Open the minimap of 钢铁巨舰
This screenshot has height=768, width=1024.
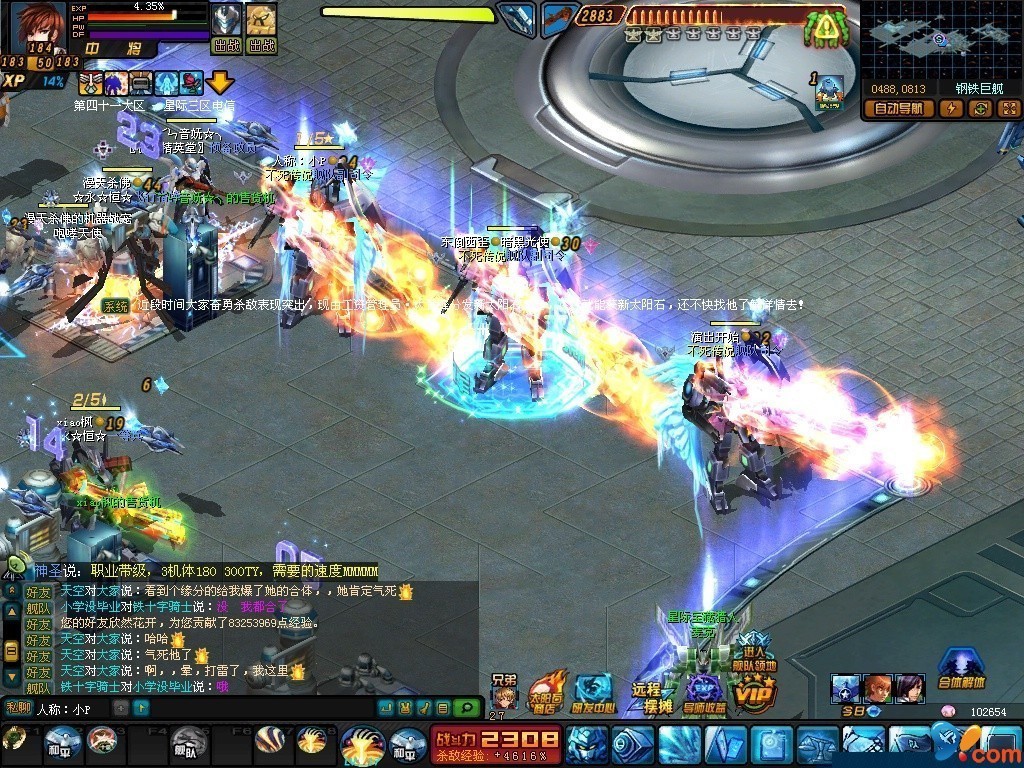tap(940, 40)
